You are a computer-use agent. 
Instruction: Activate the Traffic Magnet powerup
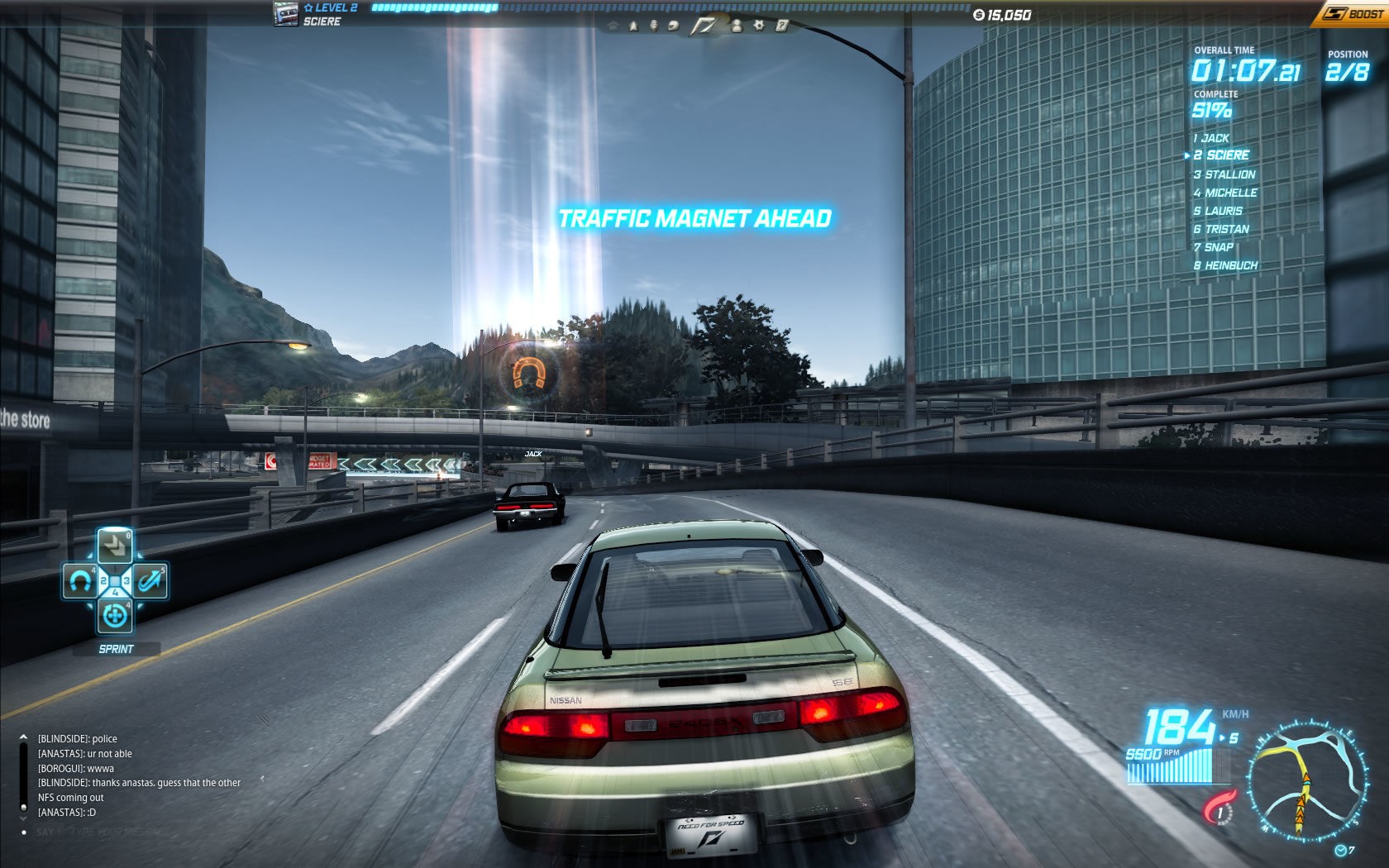[x=80, y=582]
